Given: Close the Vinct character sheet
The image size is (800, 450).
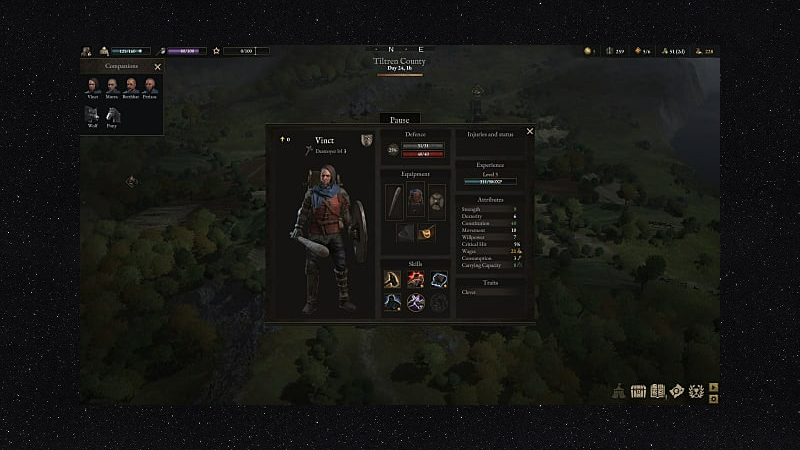Looking at the screenshot, I should click(530, 131).
